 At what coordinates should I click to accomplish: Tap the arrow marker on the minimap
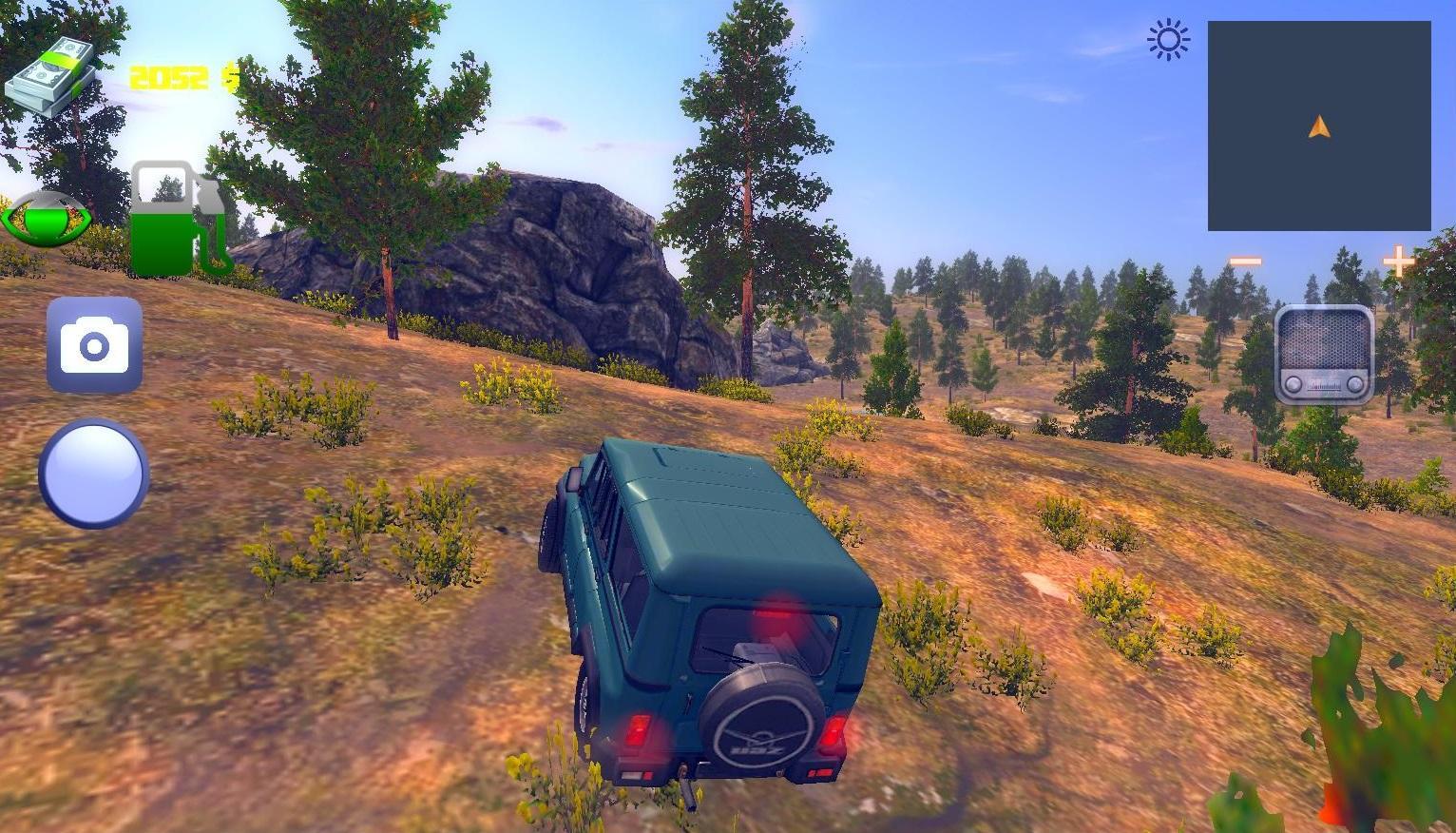[1318, 127]
